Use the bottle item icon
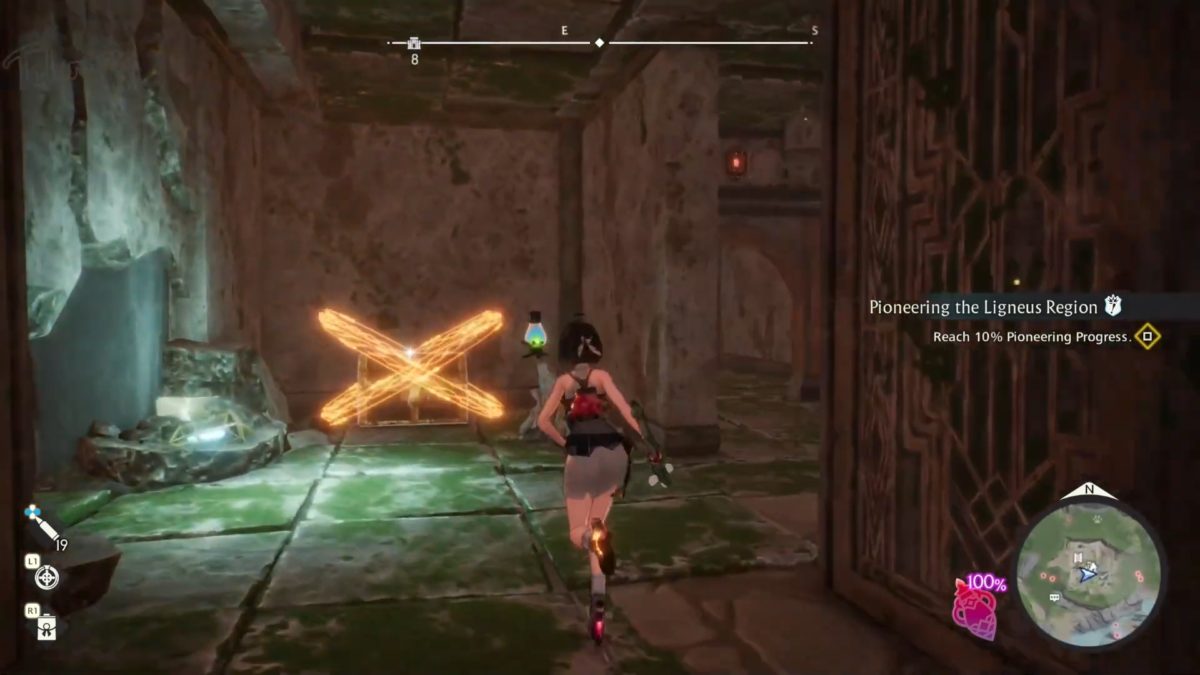Screen dimensions: 1200x675 [x=46, y=629]
